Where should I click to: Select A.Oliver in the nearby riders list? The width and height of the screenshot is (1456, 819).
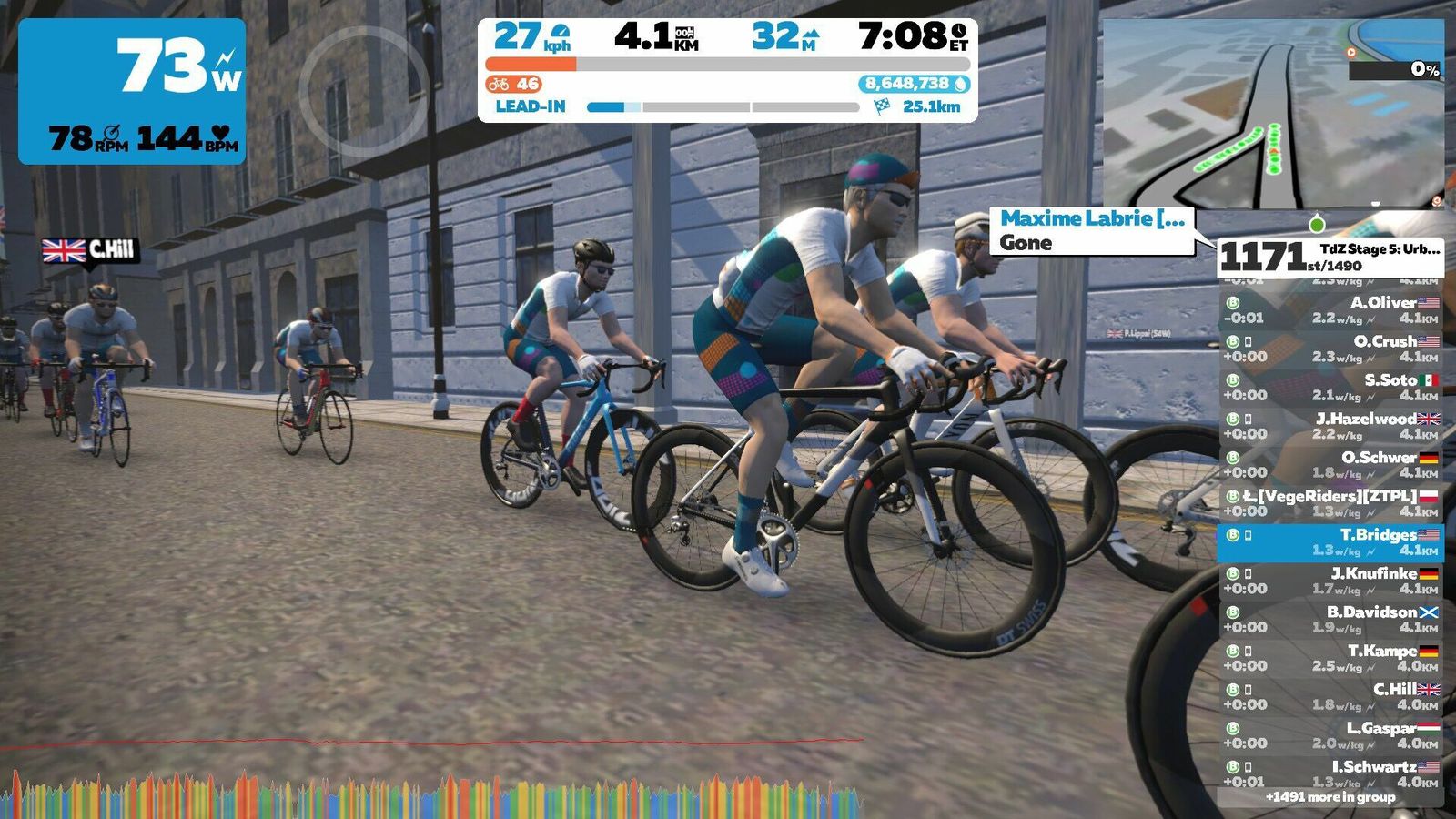pos(1330,310)
